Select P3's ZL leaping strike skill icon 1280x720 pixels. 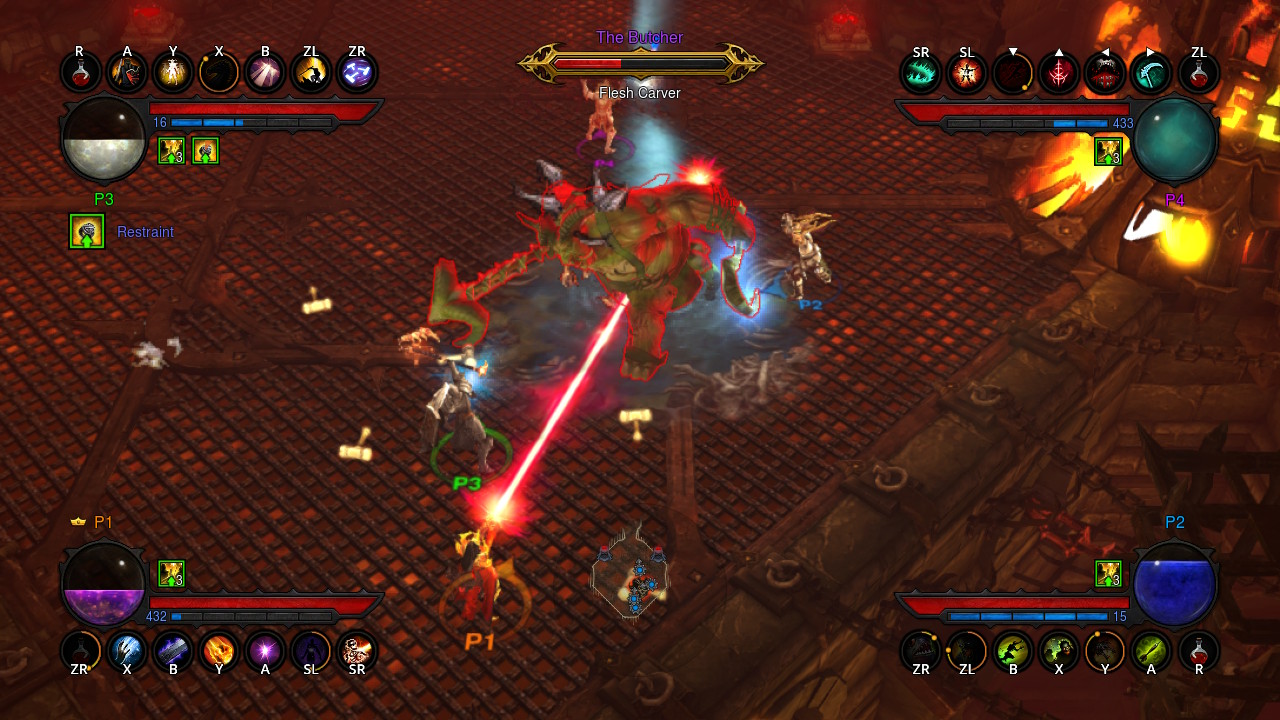311,71
